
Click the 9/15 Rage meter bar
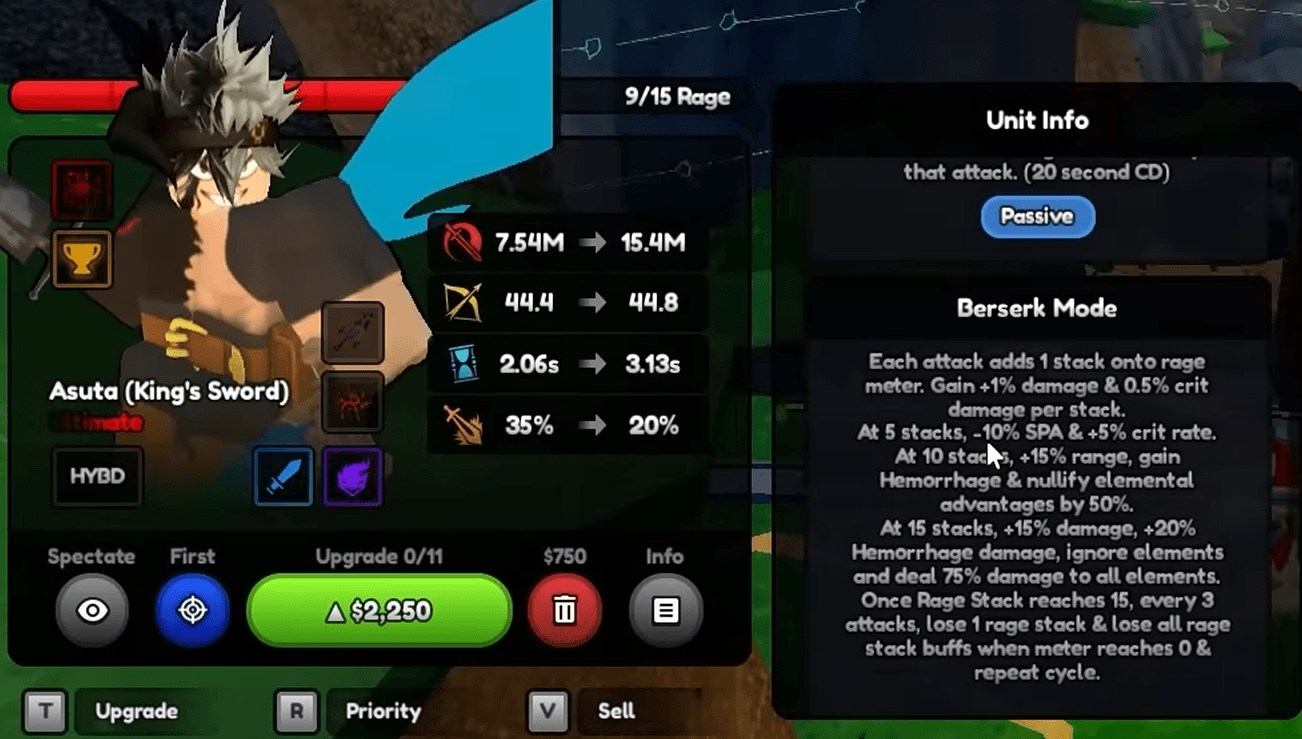click(x=676, y=96)
